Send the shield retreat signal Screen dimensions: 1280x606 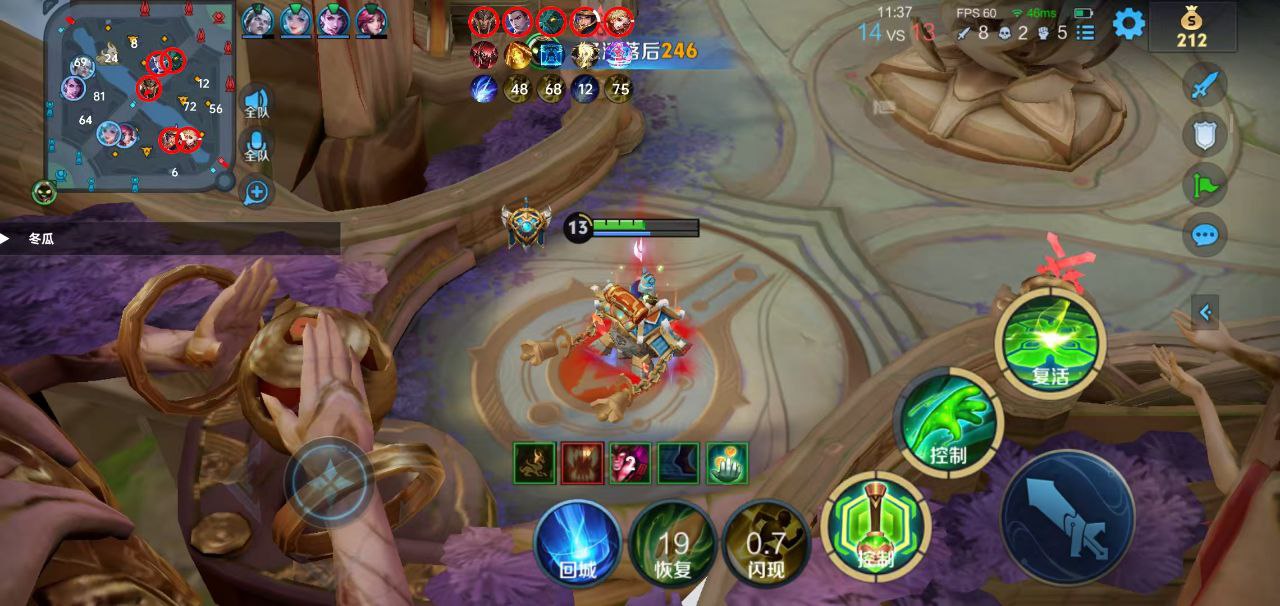pos(1205,135)
